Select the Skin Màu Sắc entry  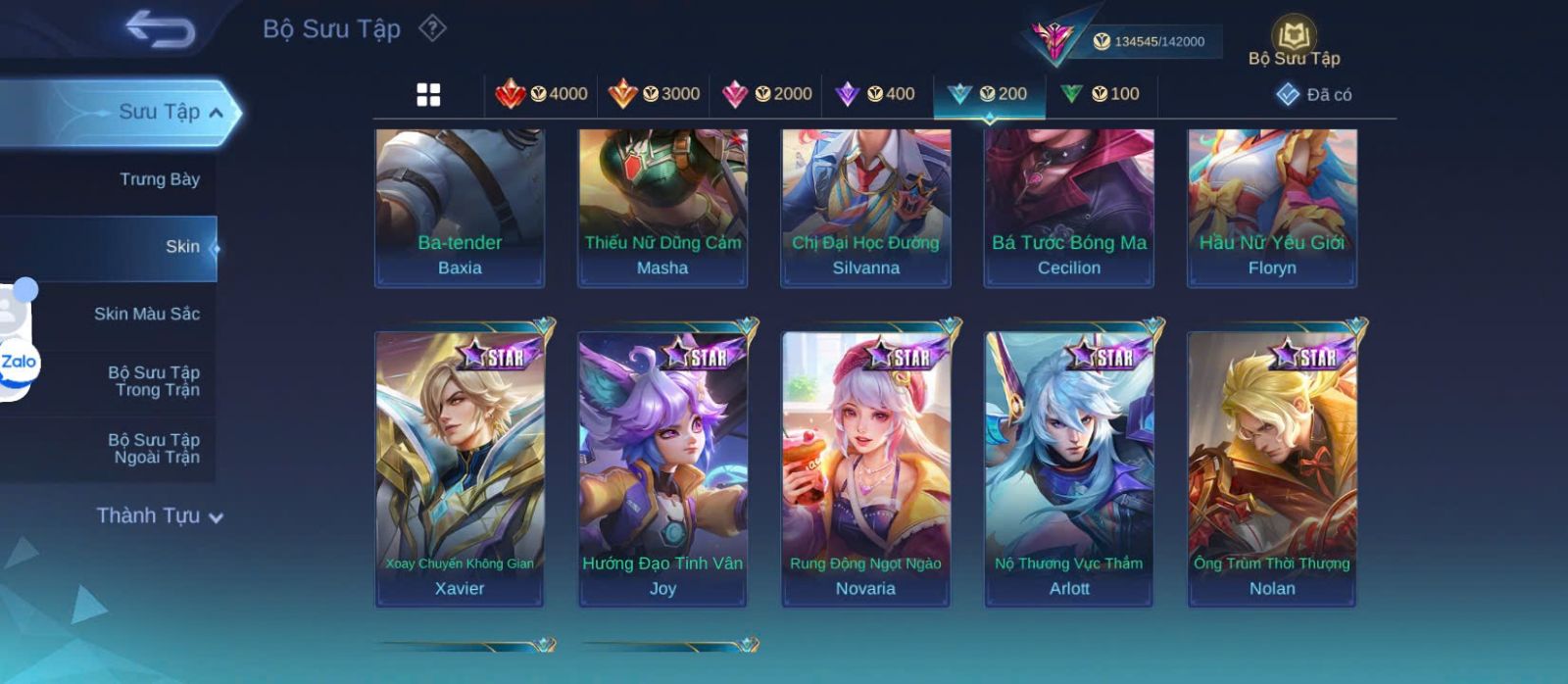point(146,314)
